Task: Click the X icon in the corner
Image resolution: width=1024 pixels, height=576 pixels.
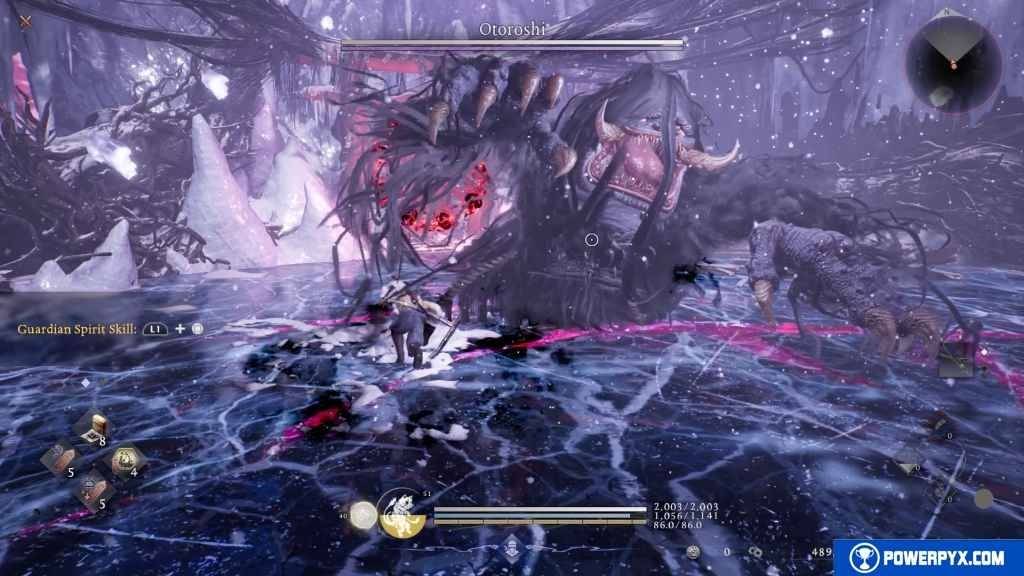Action: click(x=26, y=20)
